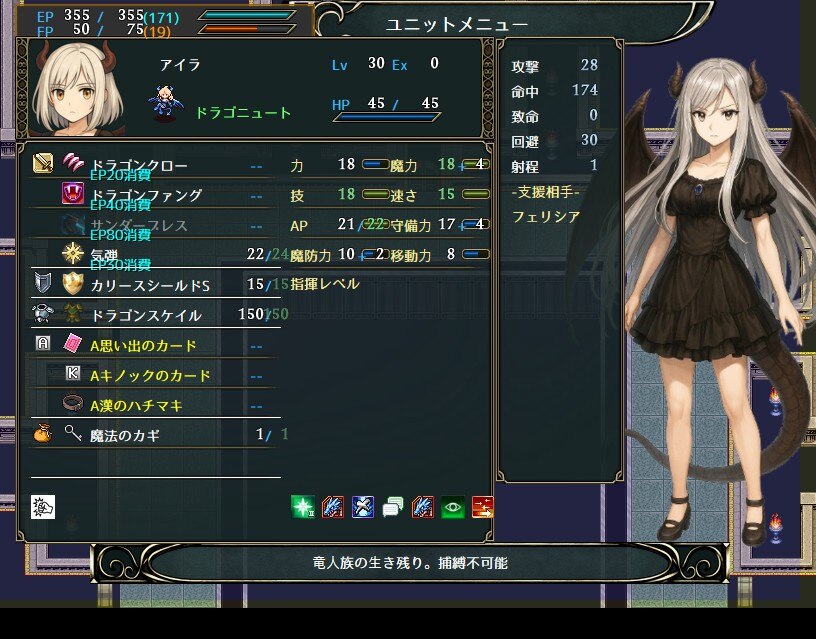This screenshot has width=816, height=639.
Task: Select the A思い出のカード accessory
Action: coord(142,346)
